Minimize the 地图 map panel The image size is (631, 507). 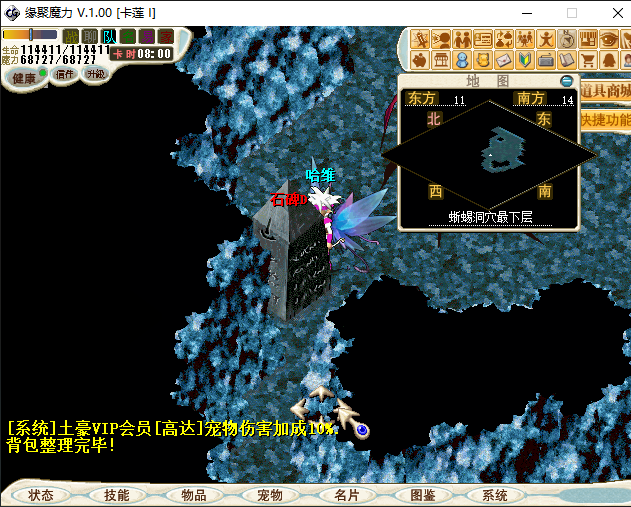coord(568,80)
